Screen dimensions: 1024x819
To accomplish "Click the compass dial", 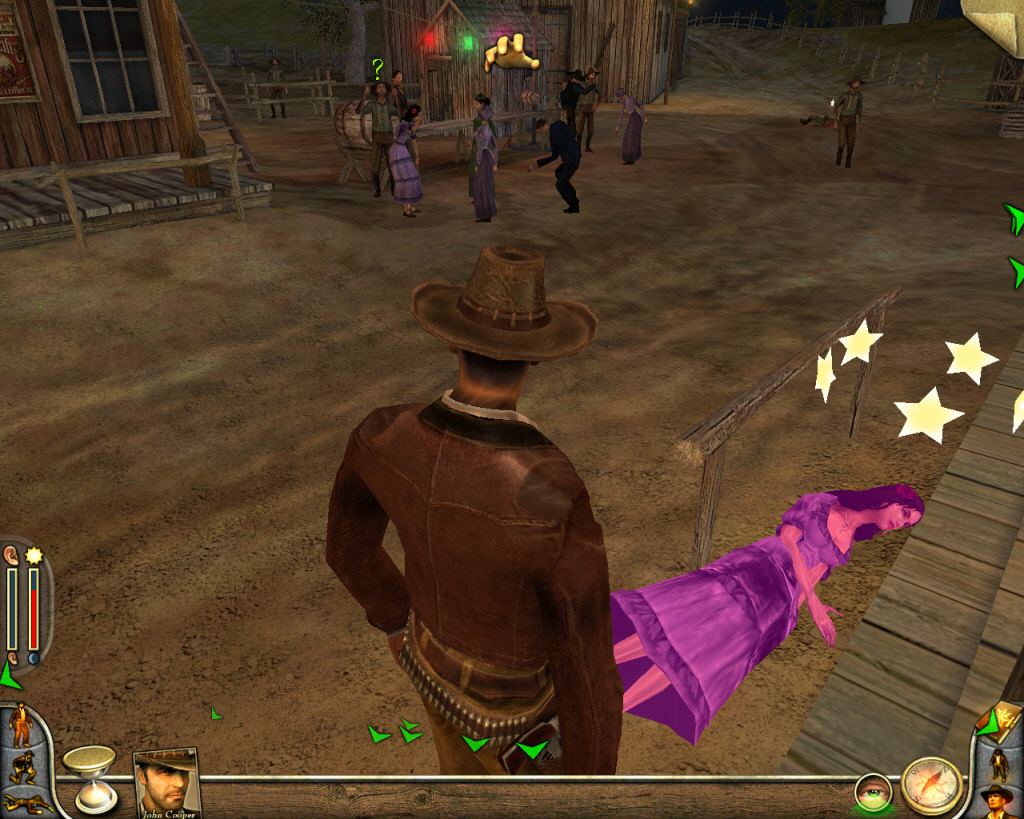I will (931, 785).
